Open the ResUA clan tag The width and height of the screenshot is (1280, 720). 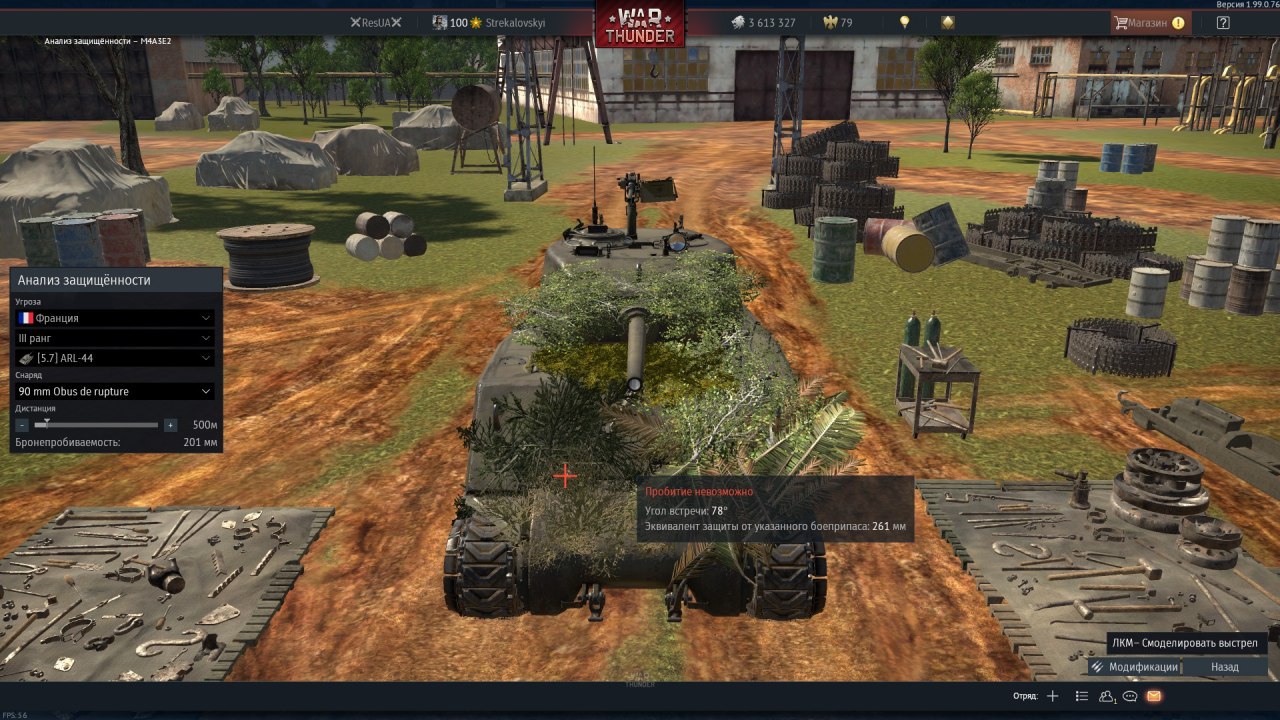pyautogui.click(x=376, y=22)
